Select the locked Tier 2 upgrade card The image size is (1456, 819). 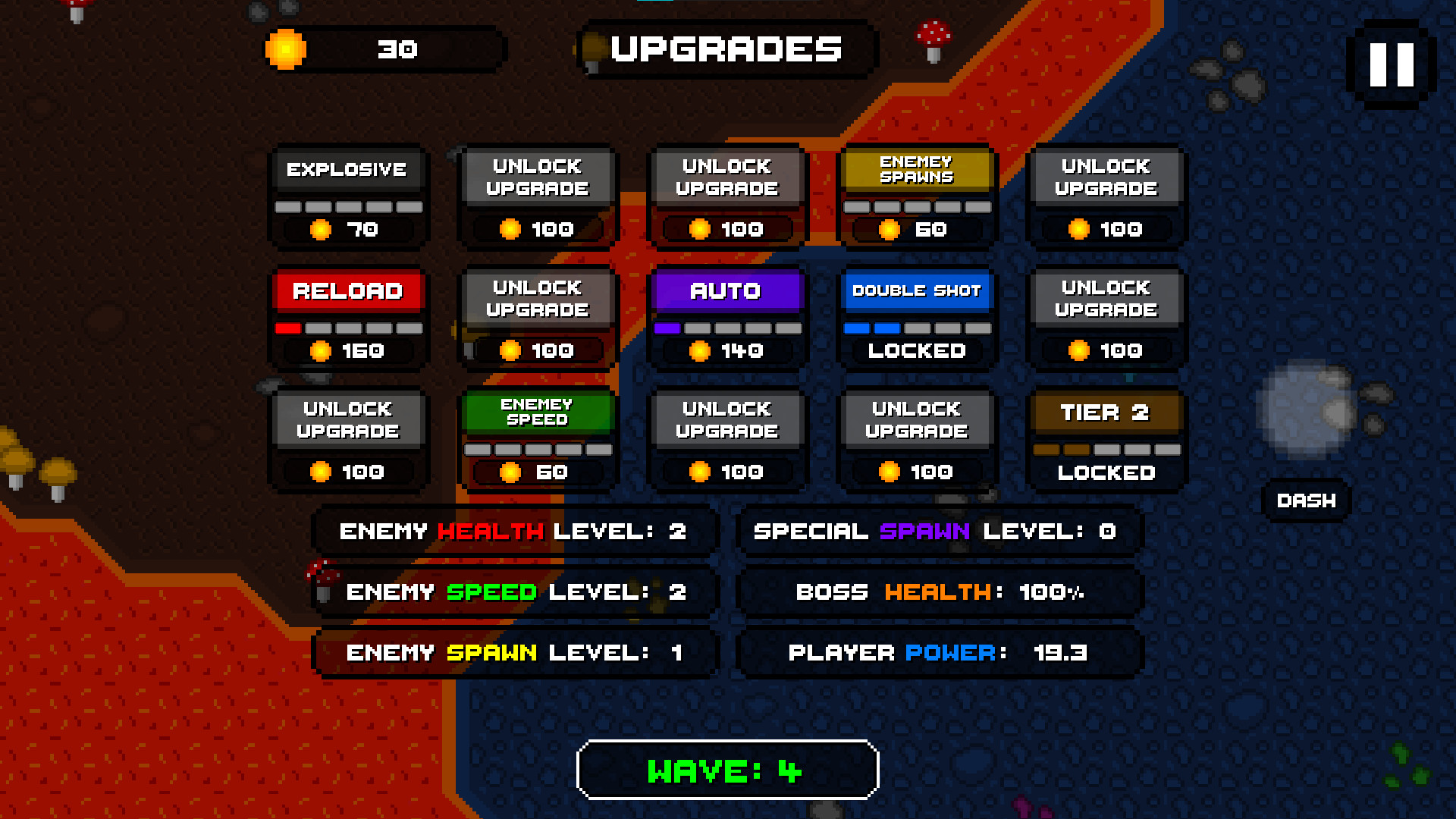[x=1106, y=440]
